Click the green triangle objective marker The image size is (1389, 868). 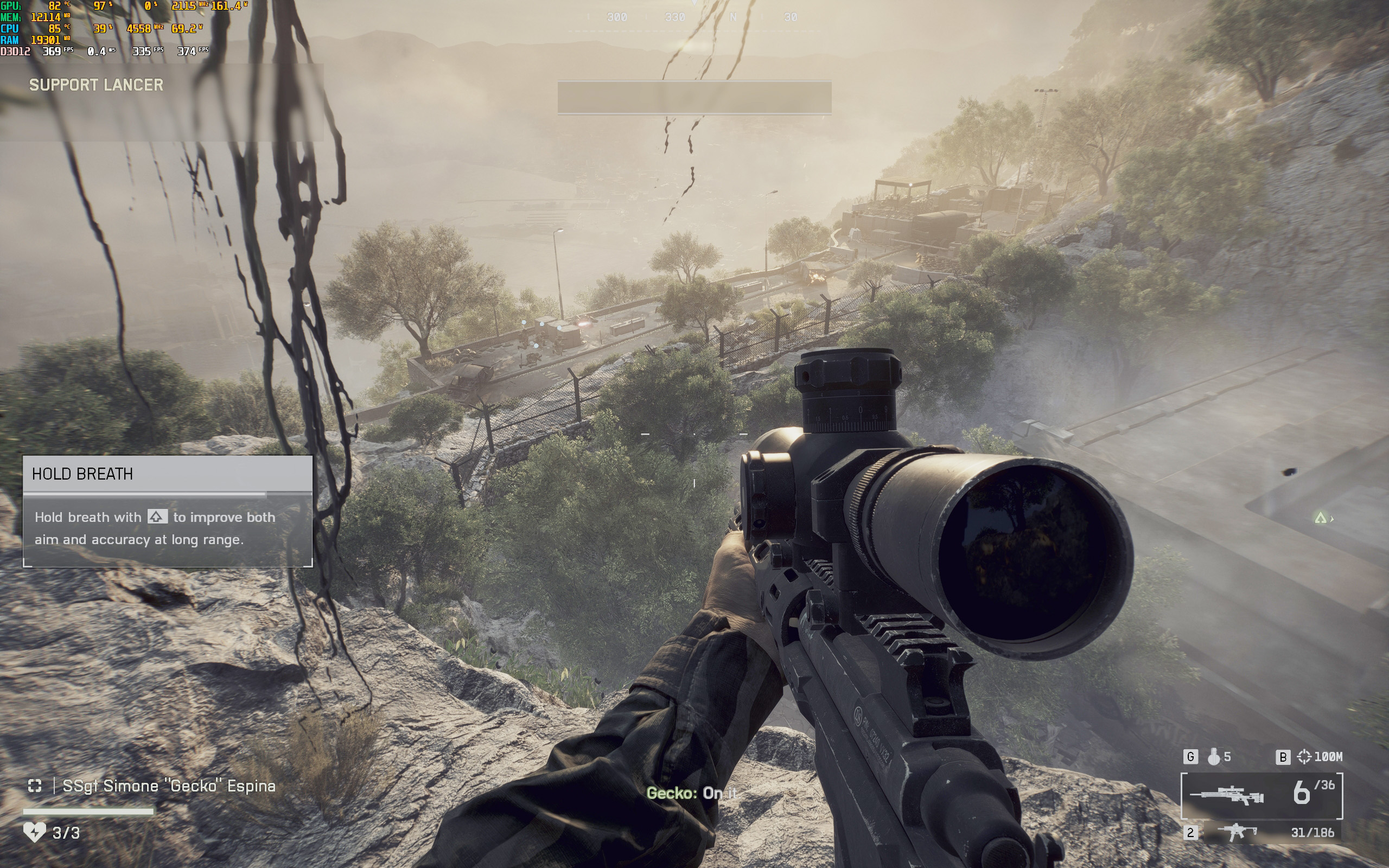pyautogui.click(x=1320, y=519)
